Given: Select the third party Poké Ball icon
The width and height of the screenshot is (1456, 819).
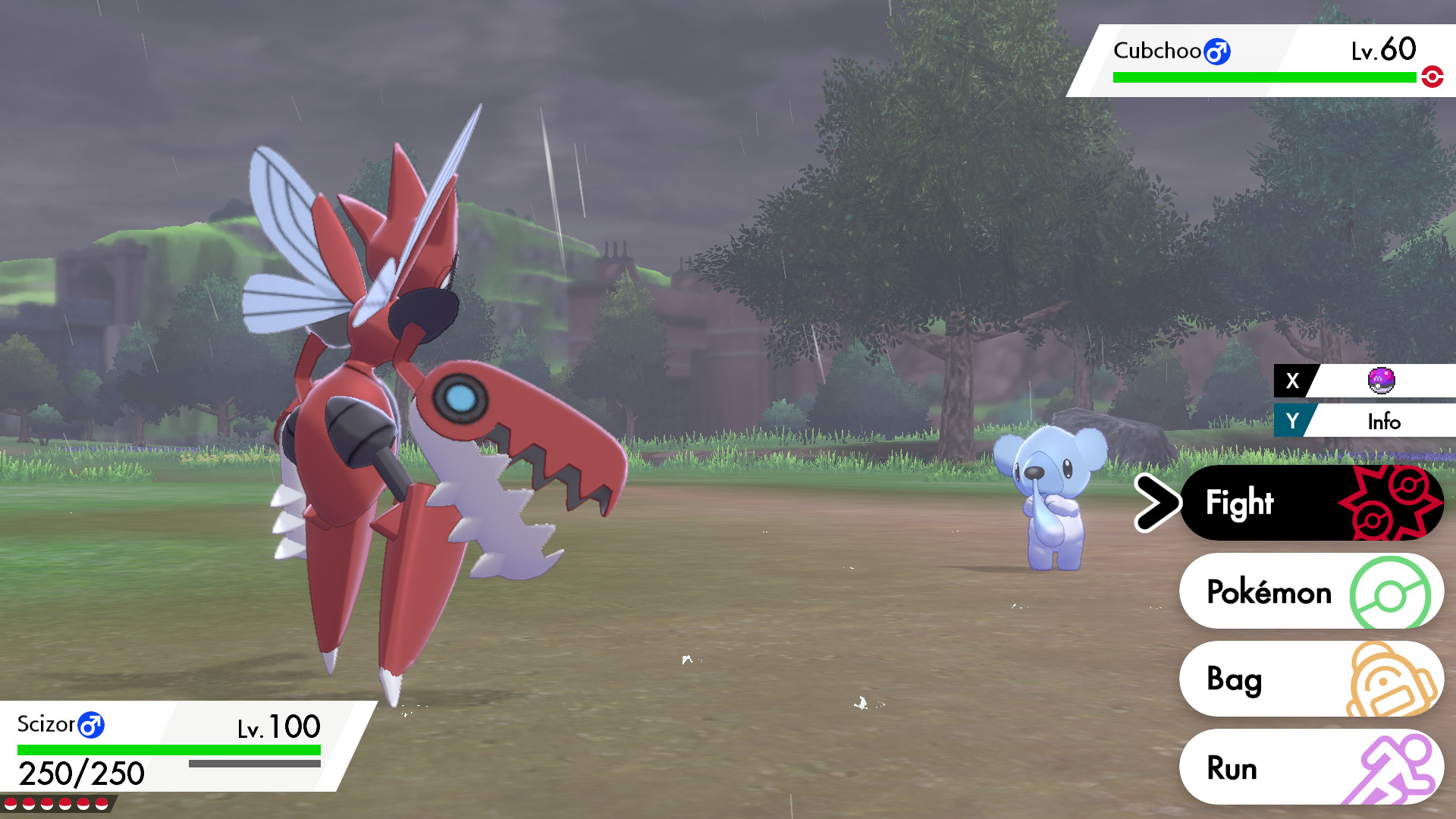Looking at the screenshot, I should [x=46, y=804].
